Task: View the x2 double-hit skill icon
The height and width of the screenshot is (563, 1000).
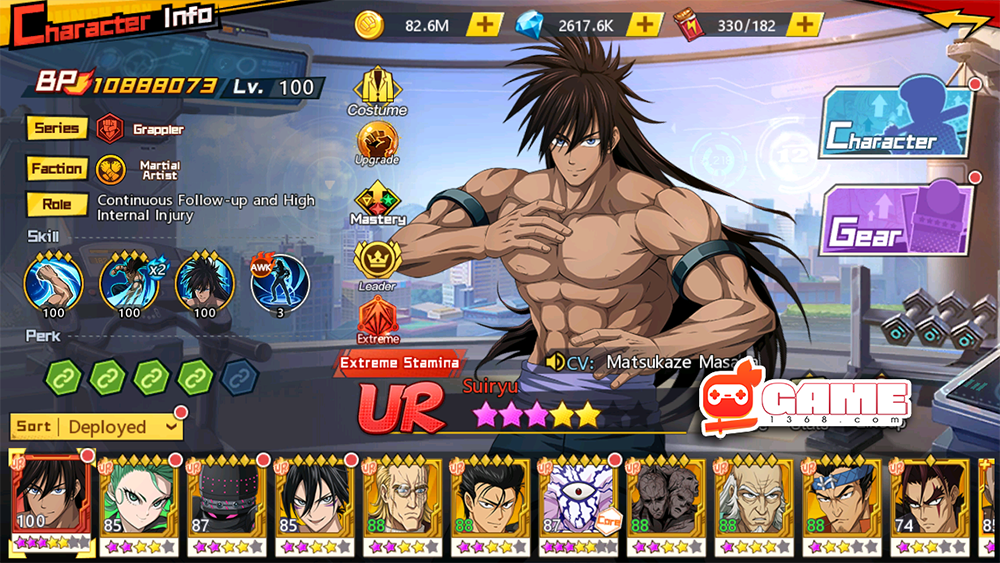Action: pyautogui.click(x=128, y=282)
